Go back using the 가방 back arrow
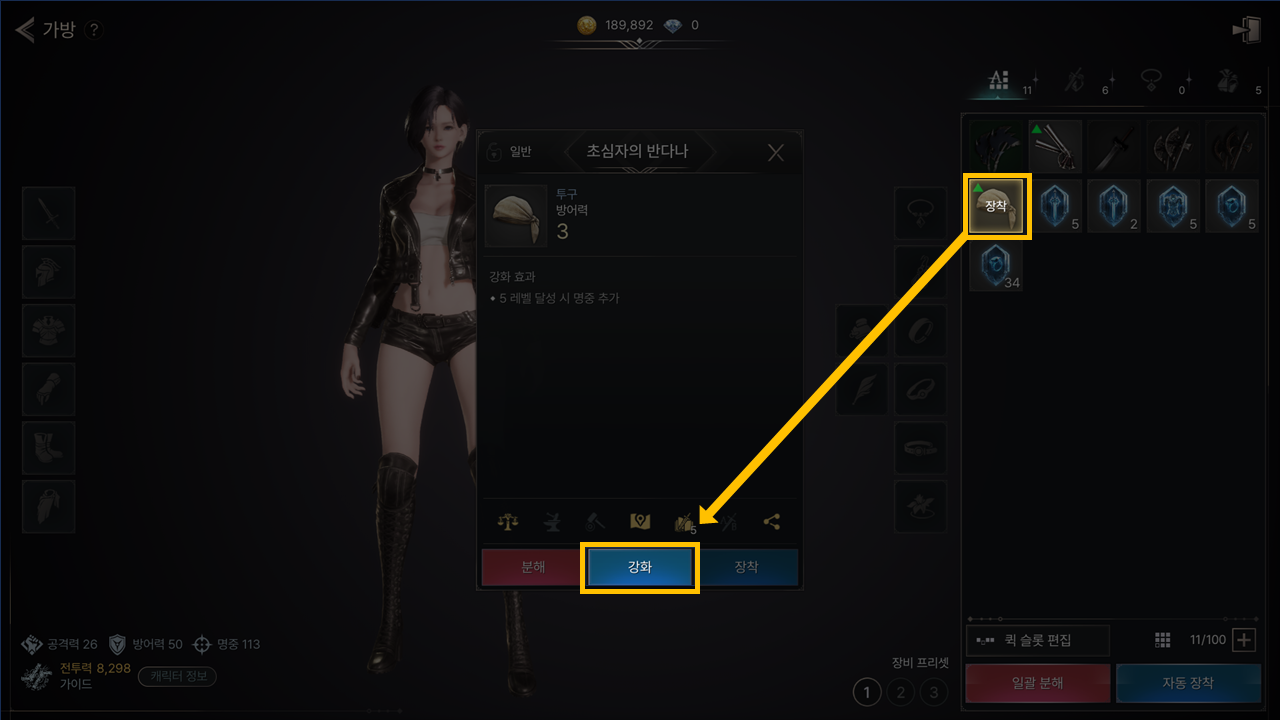This screenshot has height=720, width=1280. [26, 30]
